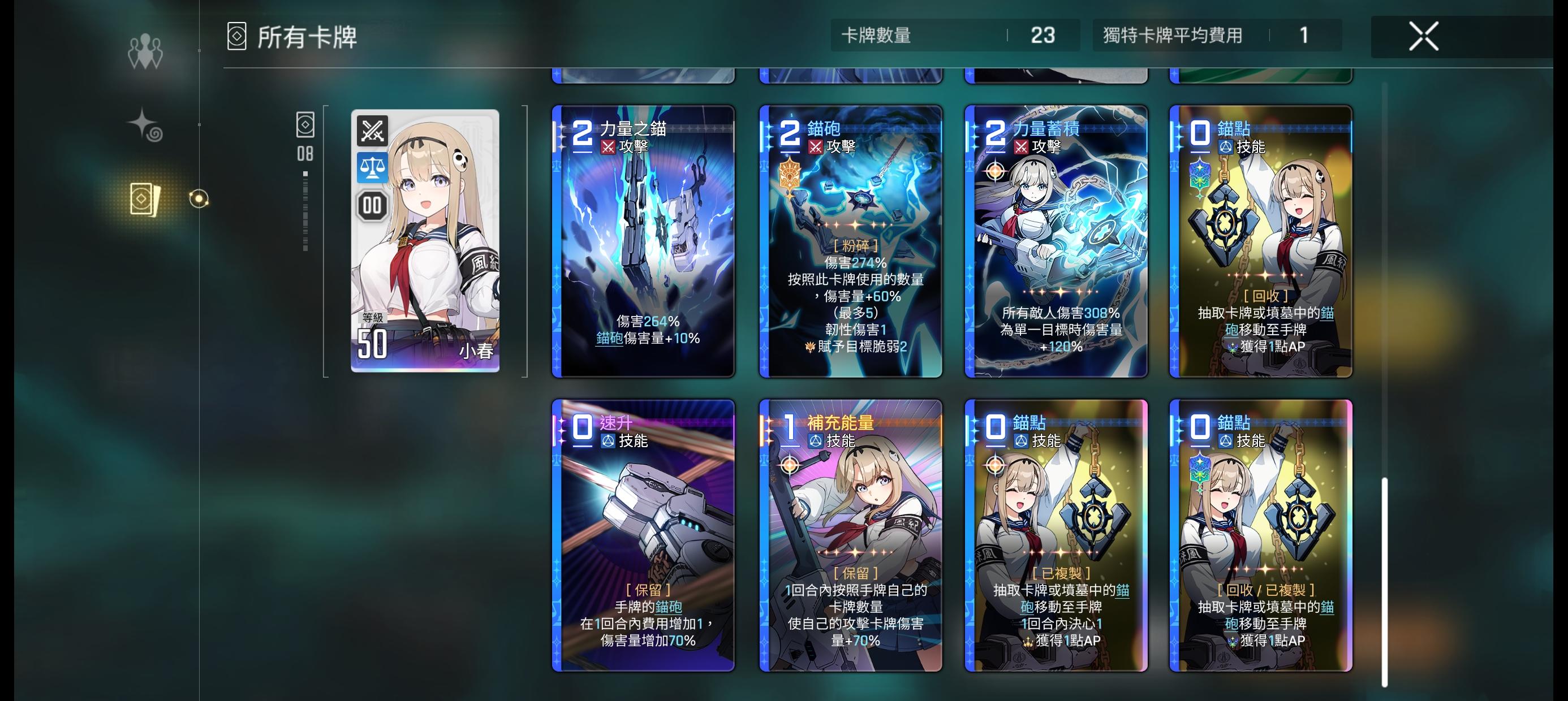Toggle the crossed swords badge on 小春's panel
Screen dimensions: 1568x701
[x=372, y=129]
